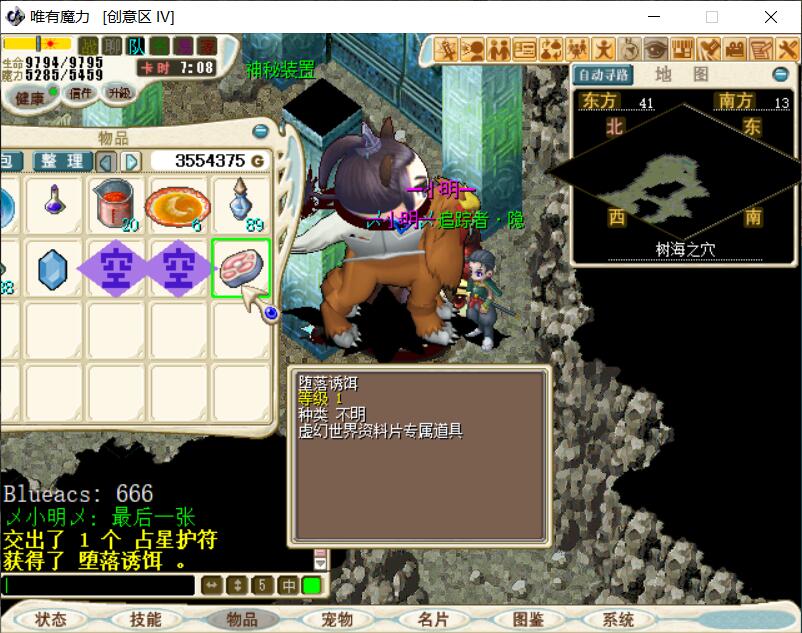Switch to the 技能 skills tab
Image resolution: width=802 pixels, height=633 pixels.
(146, 619)
